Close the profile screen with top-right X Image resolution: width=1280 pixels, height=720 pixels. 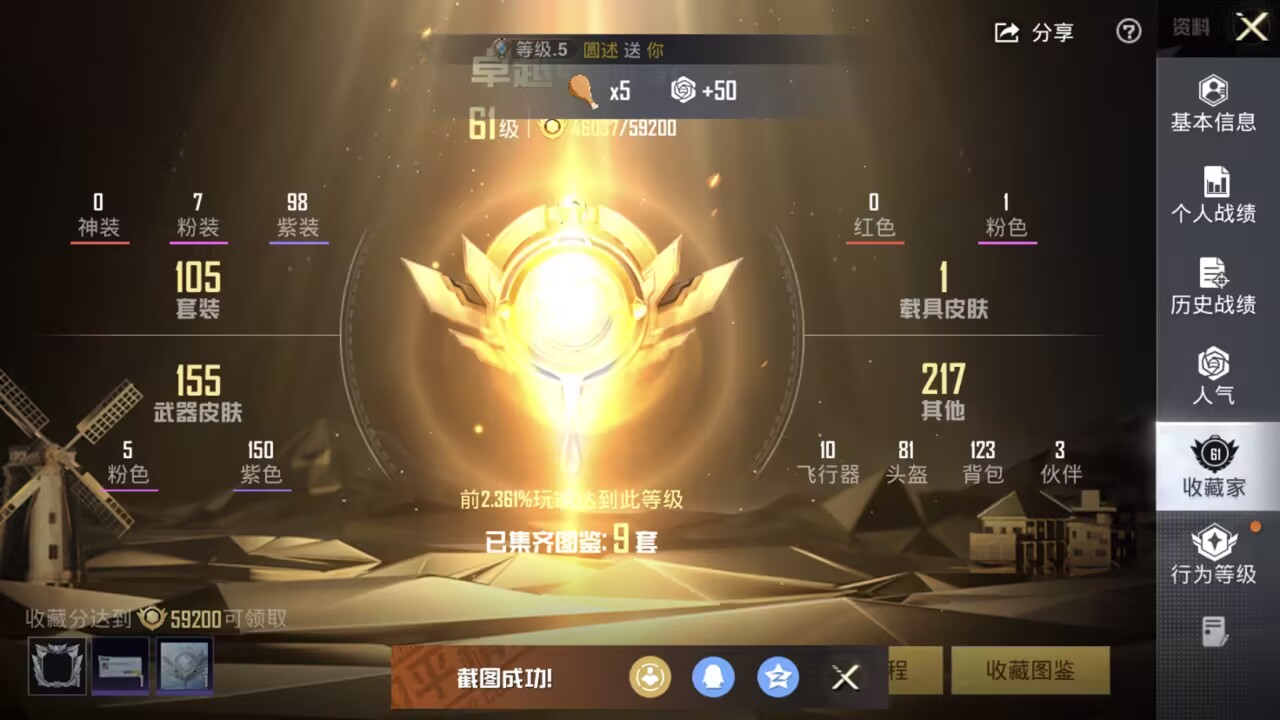pyautogui.click(x=1251, y=28)
